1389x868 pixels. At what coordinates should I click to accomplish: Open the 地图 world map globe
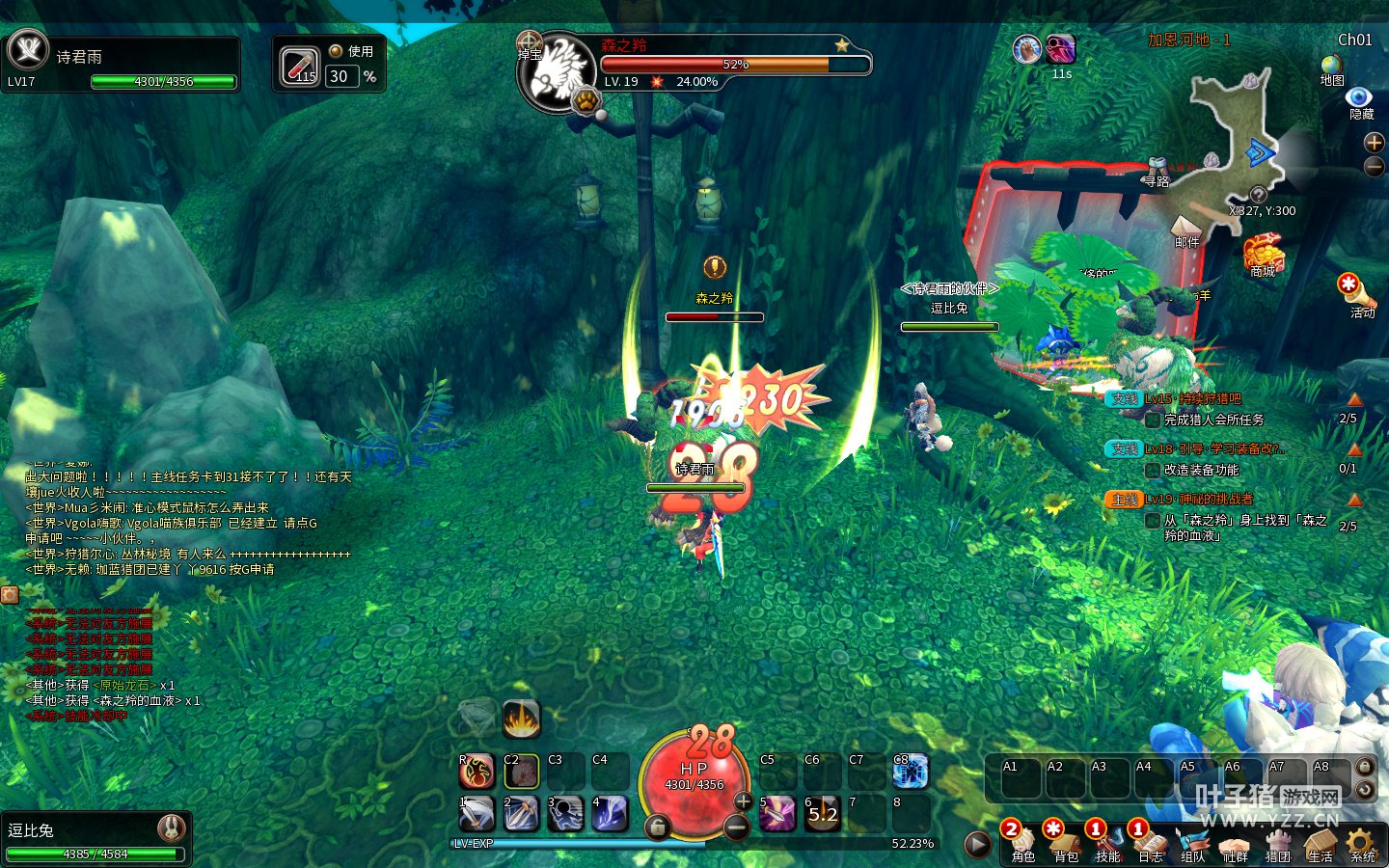[x=1332, y=66]
